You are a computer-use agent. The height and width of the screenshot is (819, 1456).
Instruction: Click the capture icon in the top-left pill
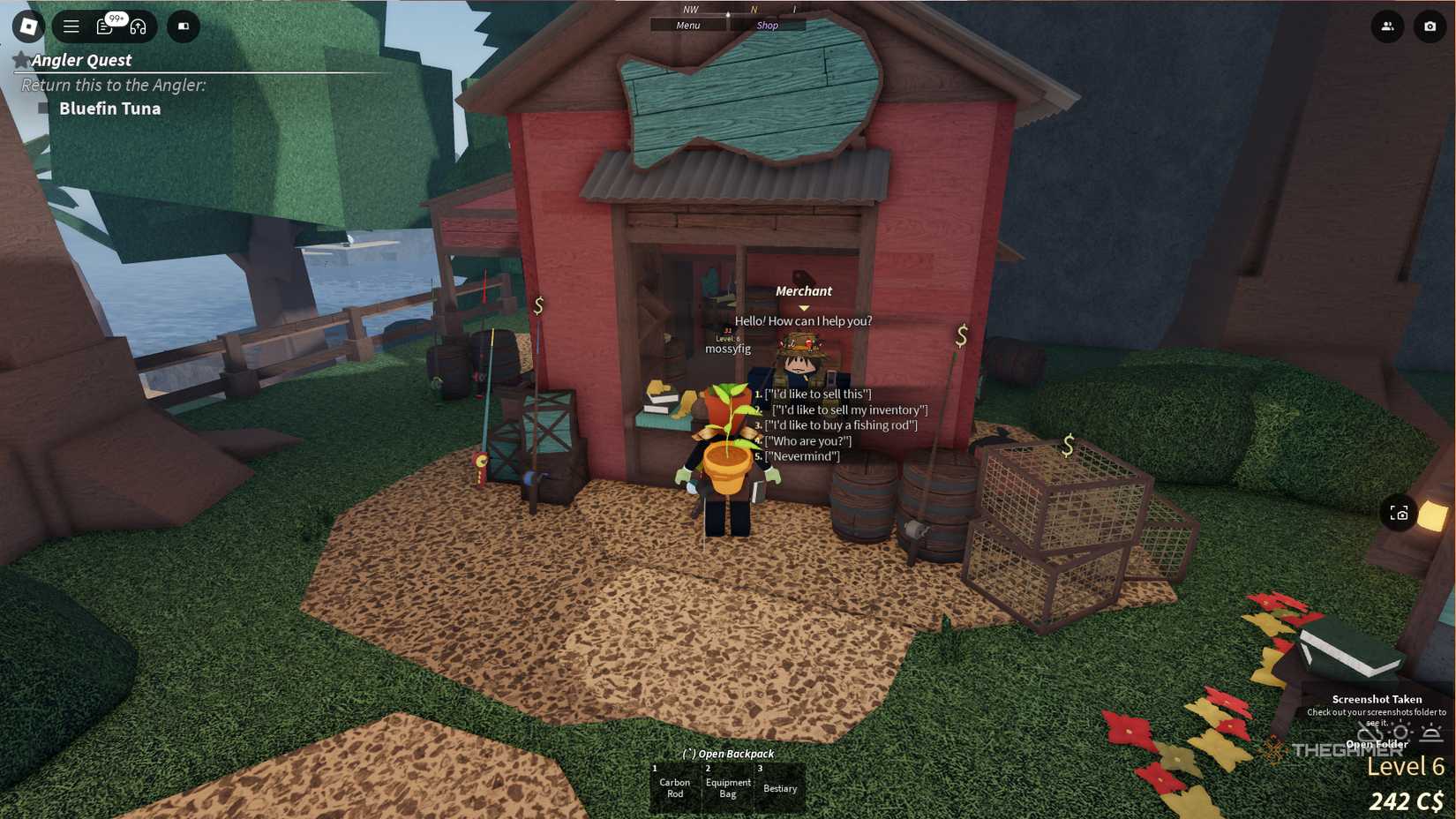[183, 26]
